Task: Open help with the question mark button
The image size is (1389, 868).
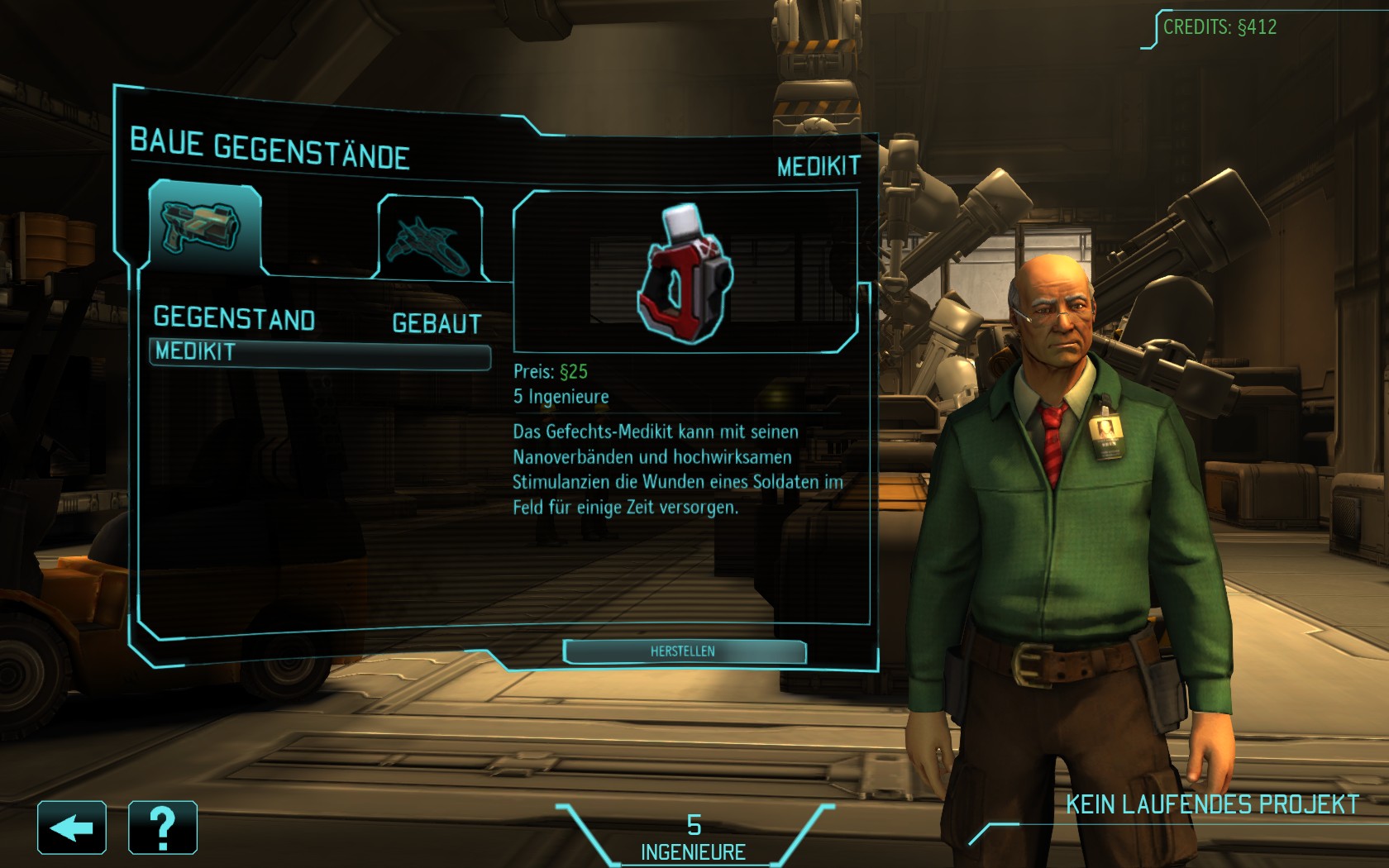Action: 163,827
